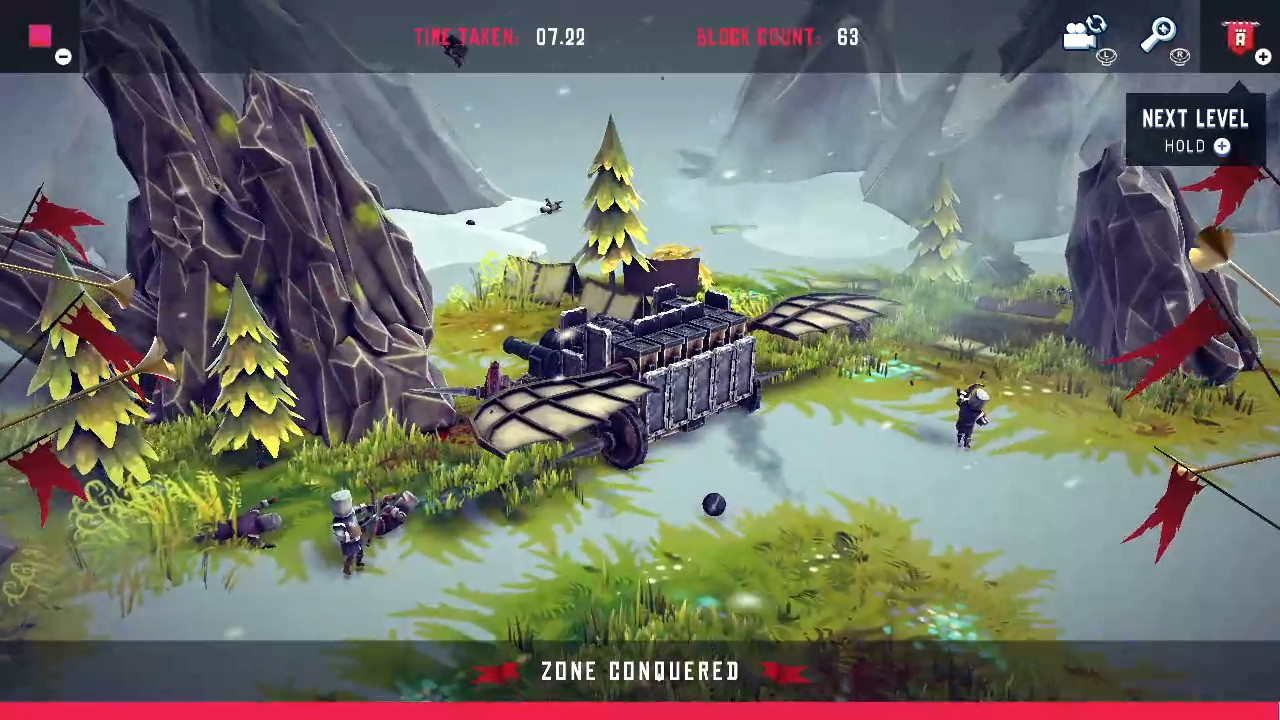The image size is (1280, 720).
Task: Click the pink square swatch in the top-left corner
Action: point(39,36)
